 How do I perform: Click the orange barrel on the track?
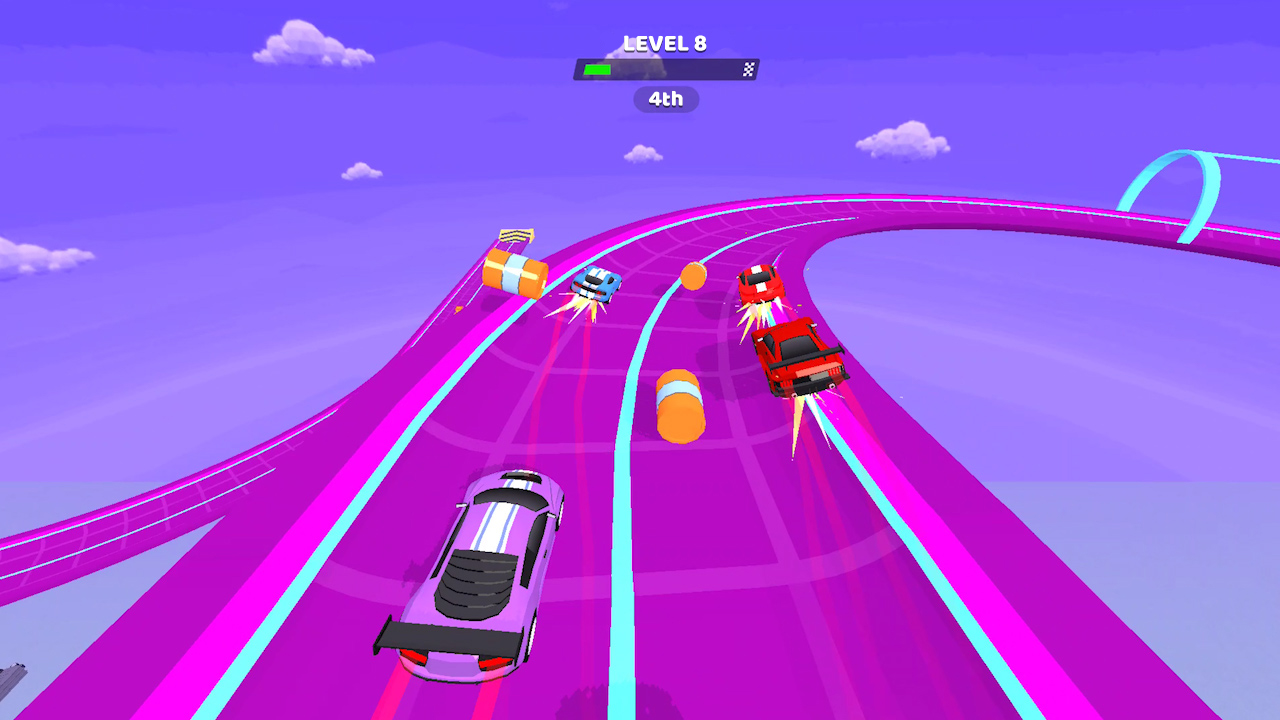tap(680, 405)
